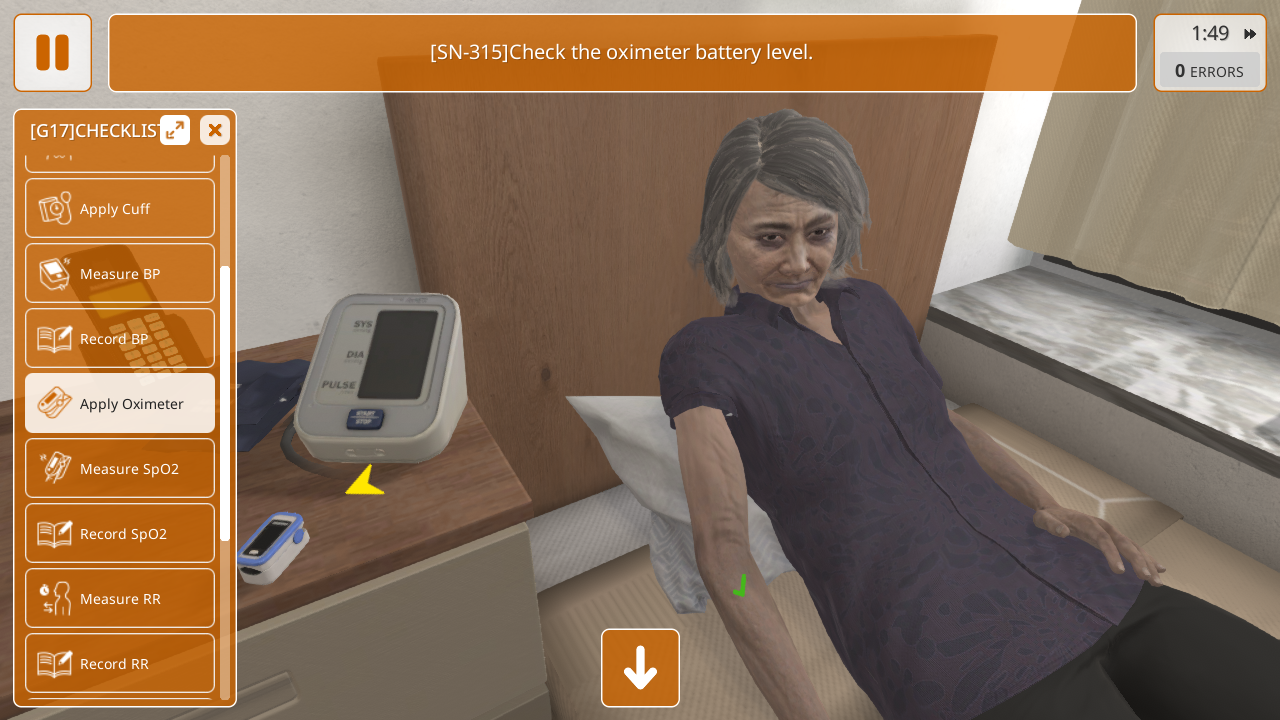Image resolution: width=1280 pixels, height=720 pixels.
Task: Fast-forward the timer
Action: click(1250, 34)
